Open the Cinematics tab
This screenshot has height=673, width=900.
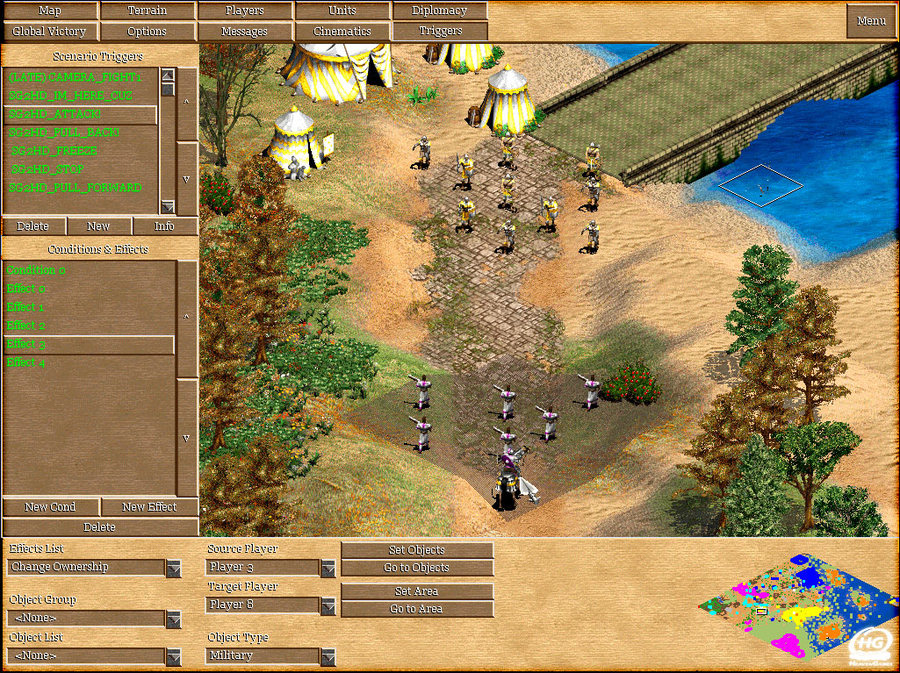[342, 31]
